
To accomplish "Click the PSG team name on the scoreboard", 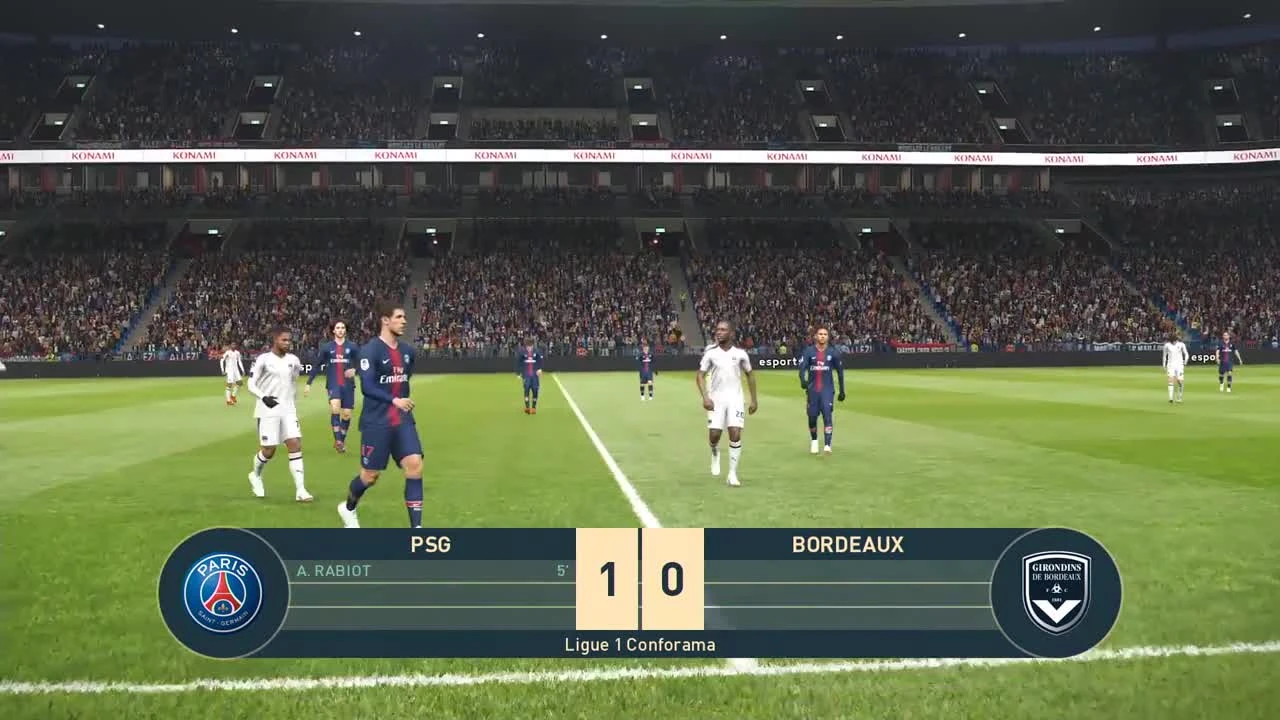I will click(430, 545).
